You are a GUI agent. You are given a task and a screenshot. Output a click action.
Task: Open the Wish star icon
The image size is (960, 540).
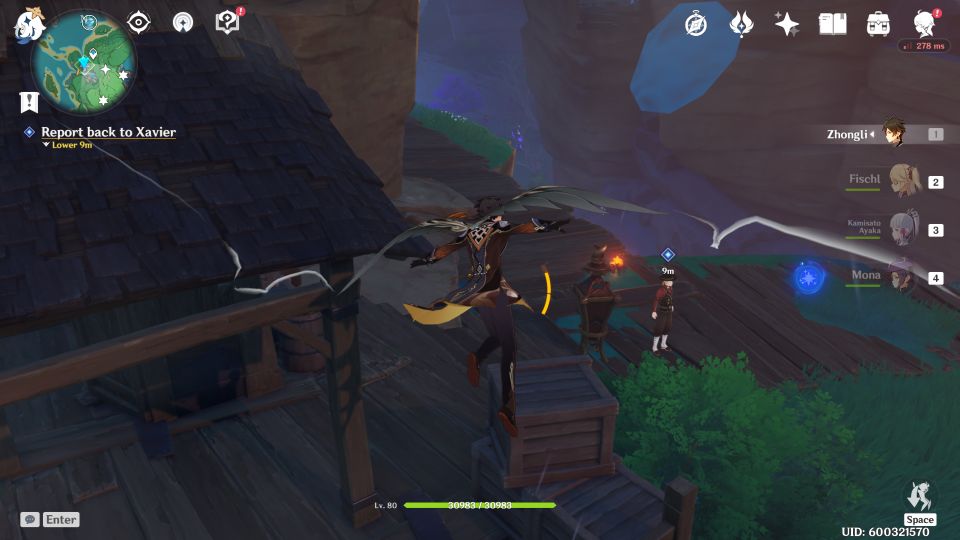pyautogui.click(x=787, y=24)
